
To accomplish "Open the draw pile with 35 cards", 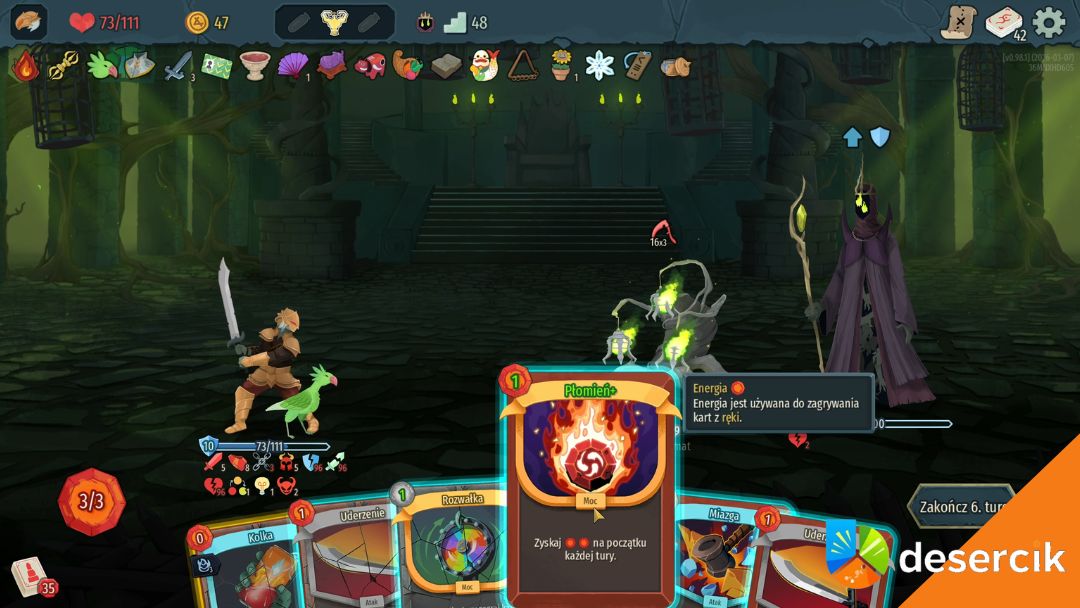I will click(x=30, y=577).
